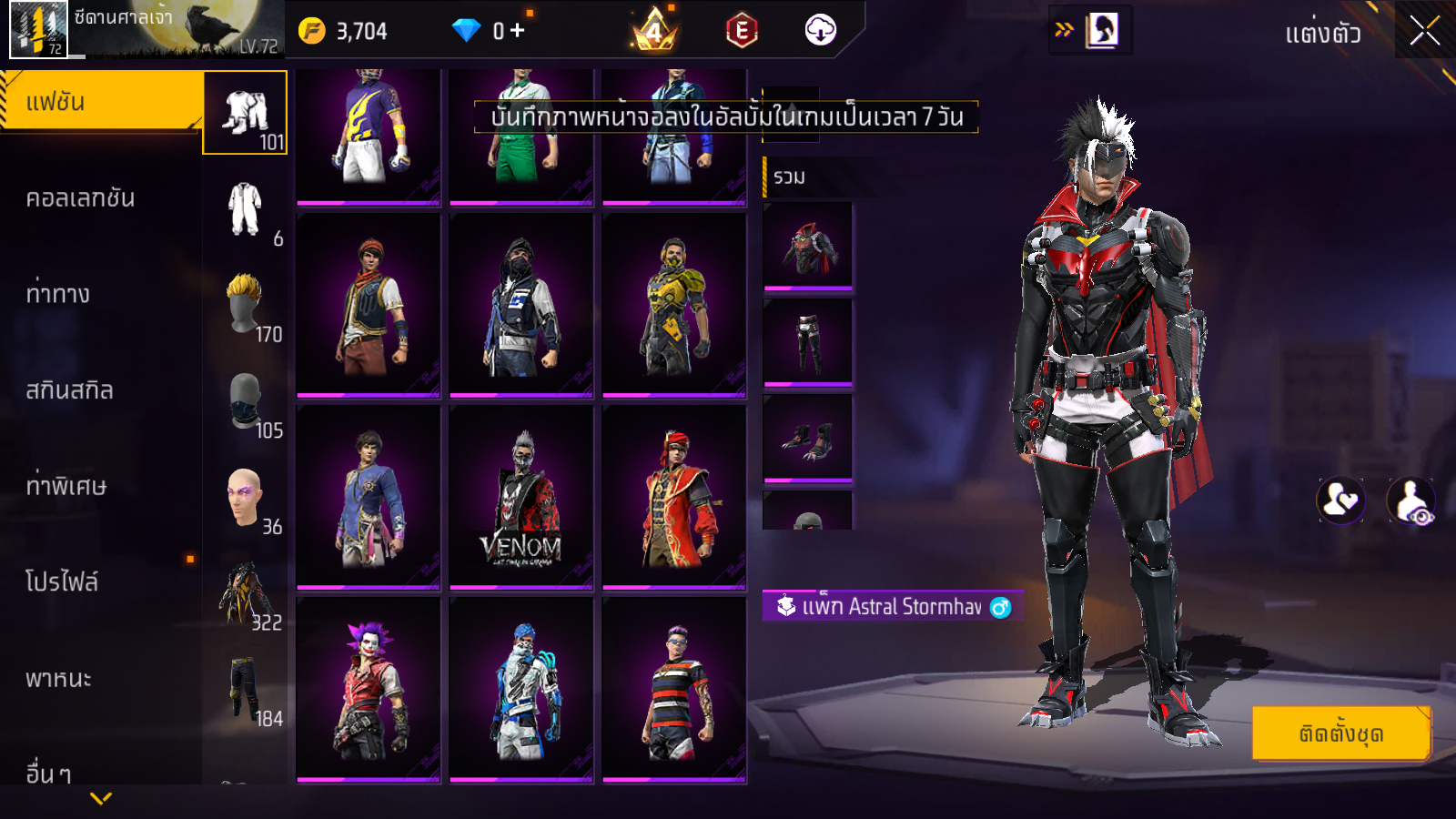Select the black hooded masked outfit

point(521,305)
